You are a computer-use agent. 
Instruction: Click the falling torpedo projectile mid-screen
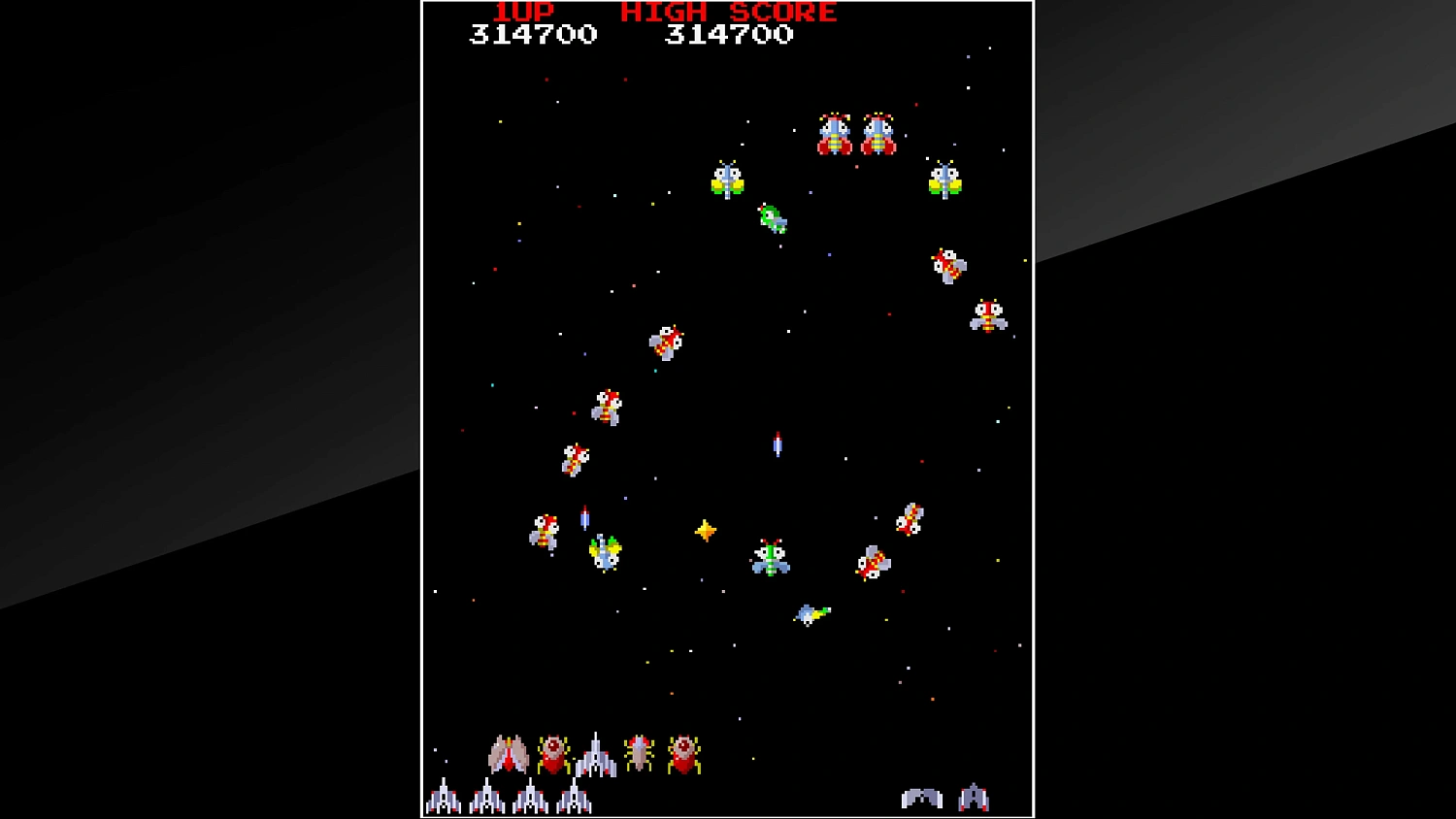click(777, 446)
